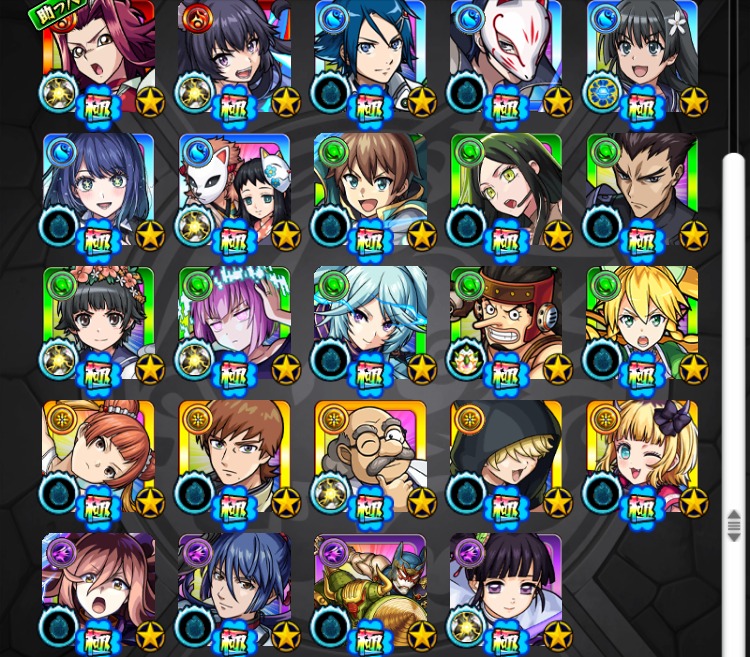Select the orange-haired girl with hair ornament

98,456
